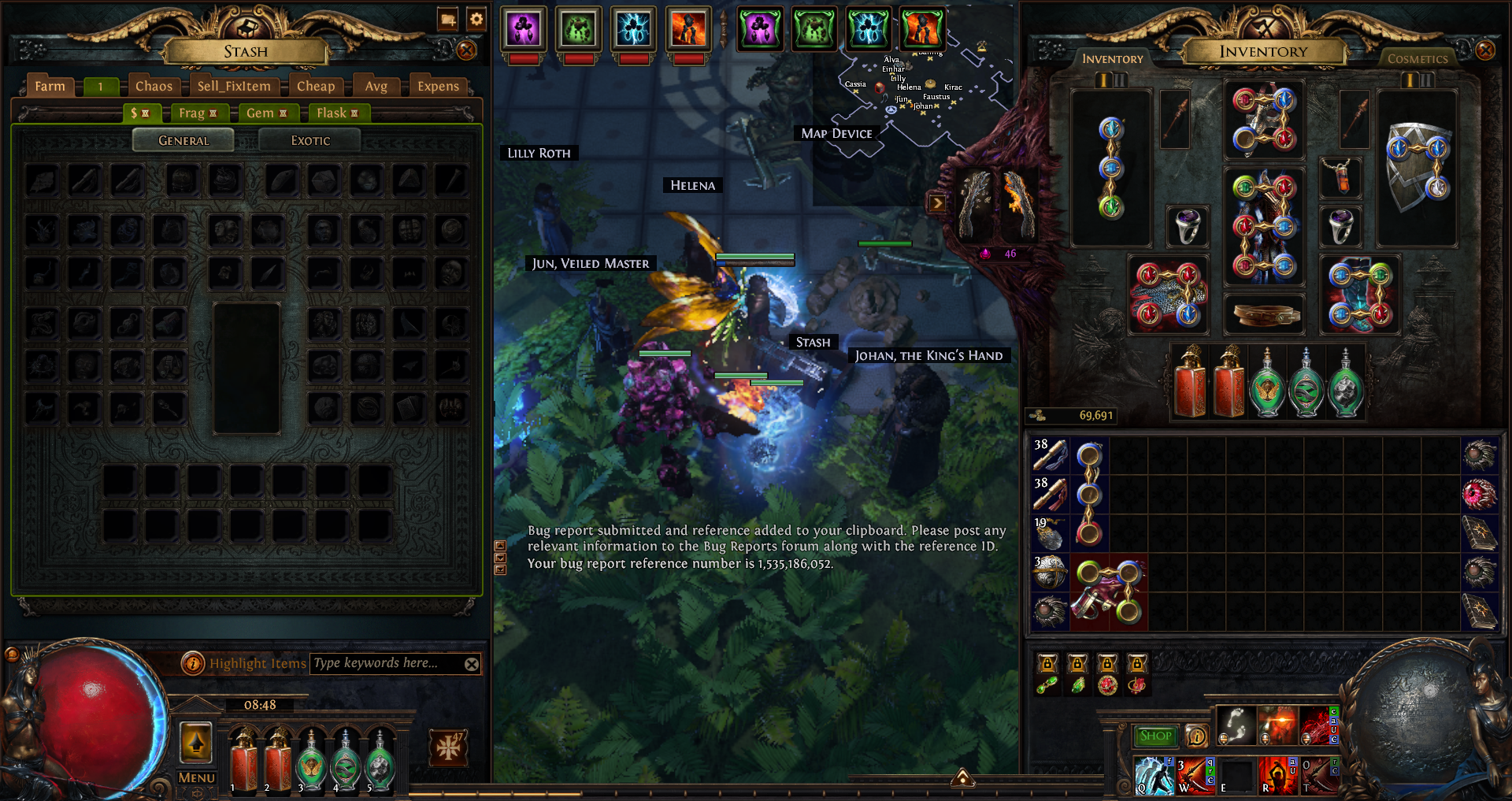The image size is (1512, 801).
Task: Open the Cheap stash tab
Action: coord(315,86)
